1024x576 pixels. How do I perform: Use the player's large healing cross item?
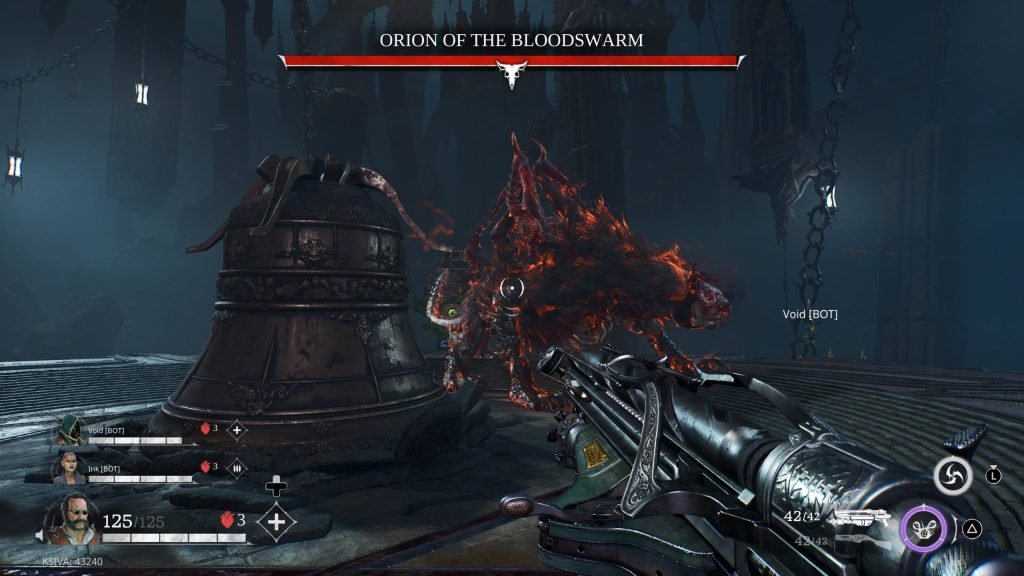point(275,521)
